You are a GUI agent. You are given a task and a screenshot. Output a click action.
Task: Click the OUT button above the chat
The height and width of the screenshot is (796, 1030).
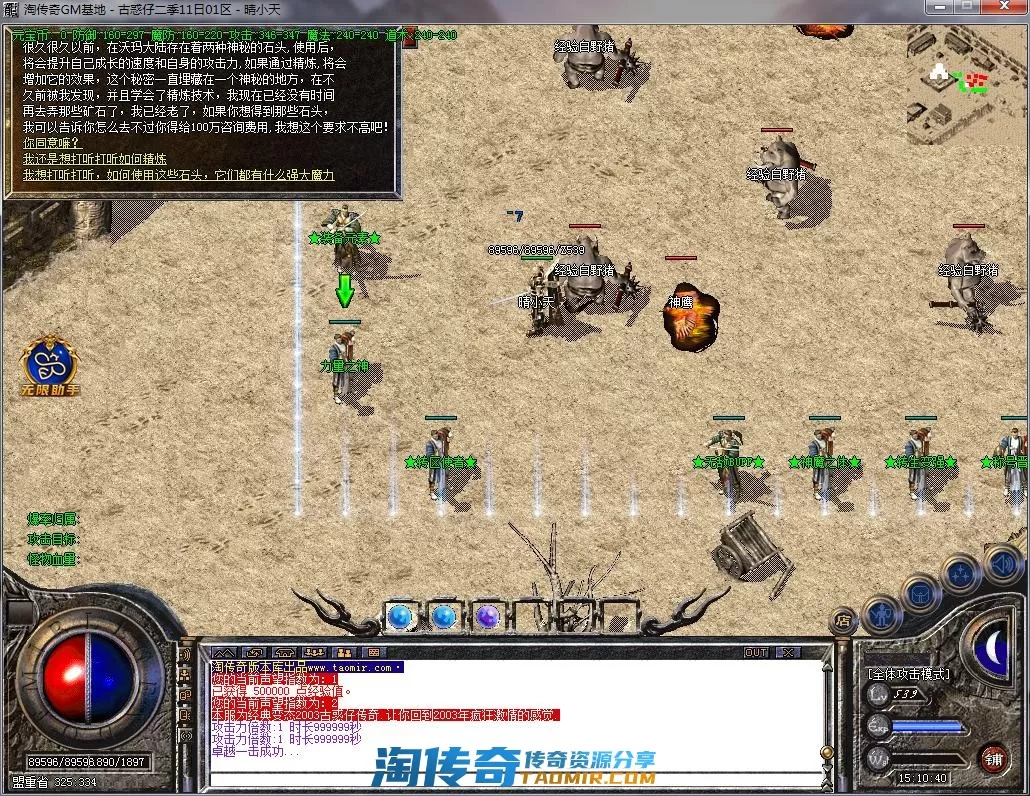[757, 652]
